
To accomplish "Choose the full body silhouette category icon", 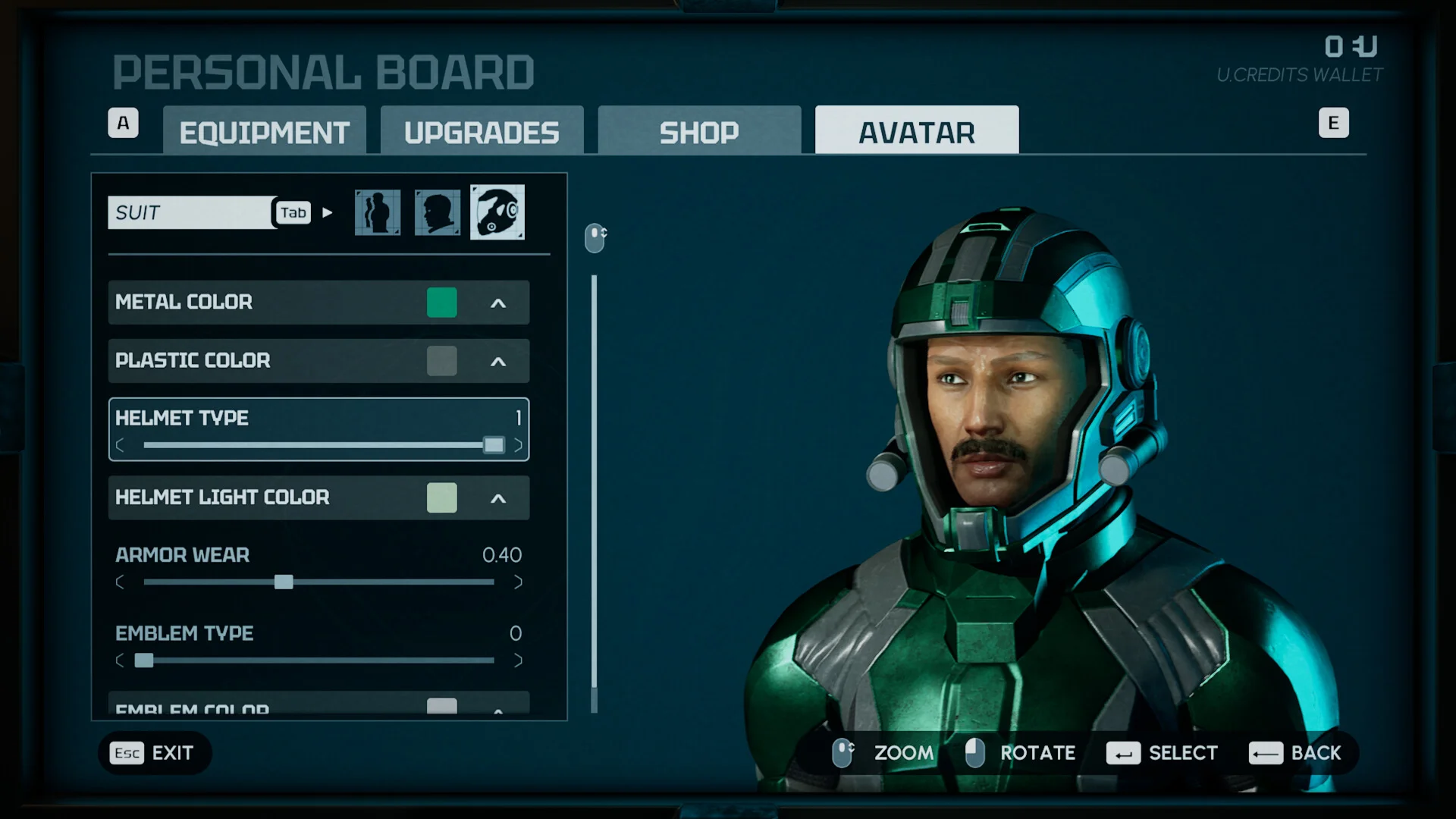I will pos(378,212).
